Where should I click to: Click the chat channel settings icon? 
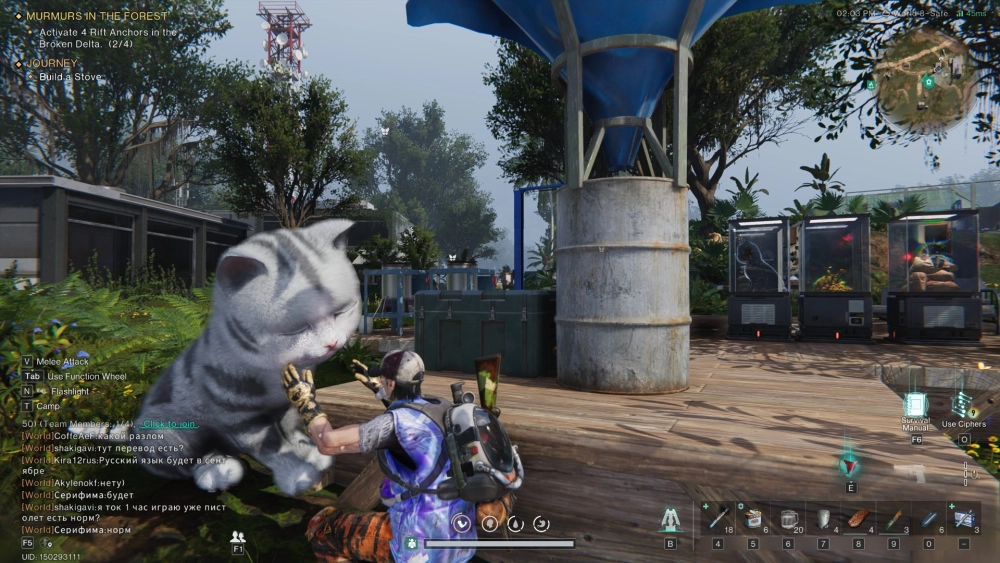47,543
